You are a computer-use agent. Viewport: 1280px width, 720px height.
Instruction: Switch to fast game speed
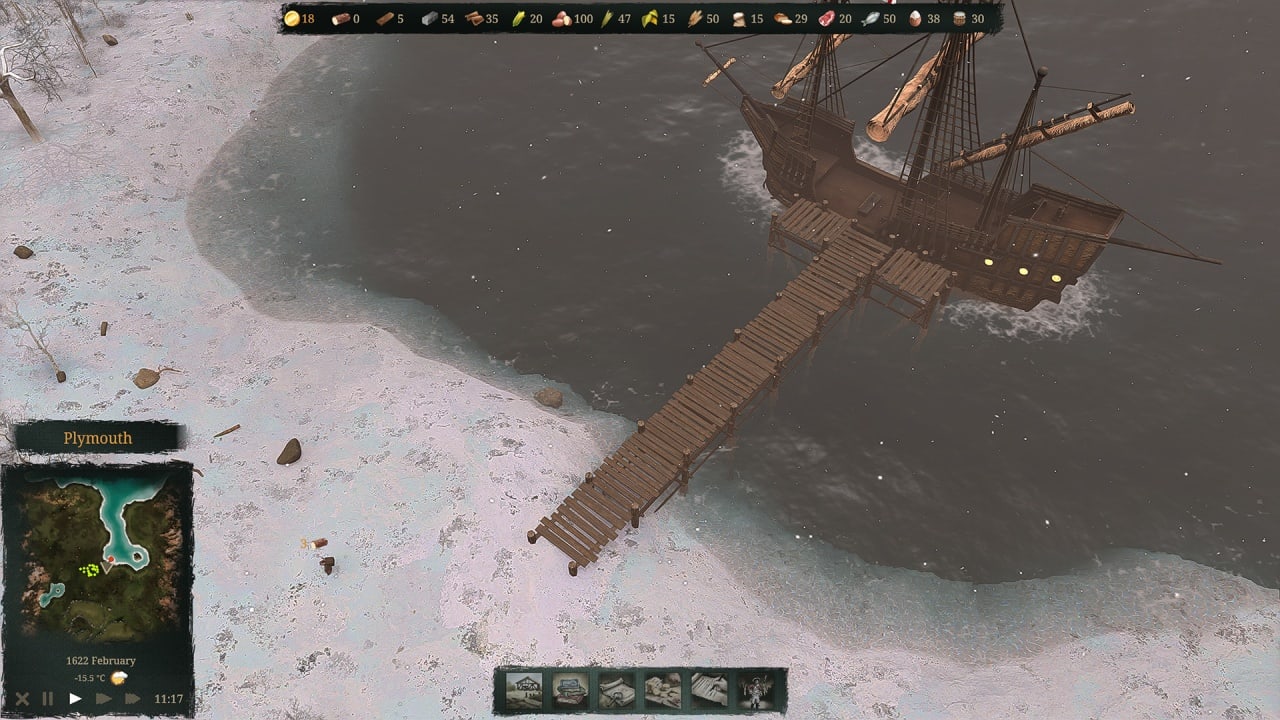coord(103,699)
